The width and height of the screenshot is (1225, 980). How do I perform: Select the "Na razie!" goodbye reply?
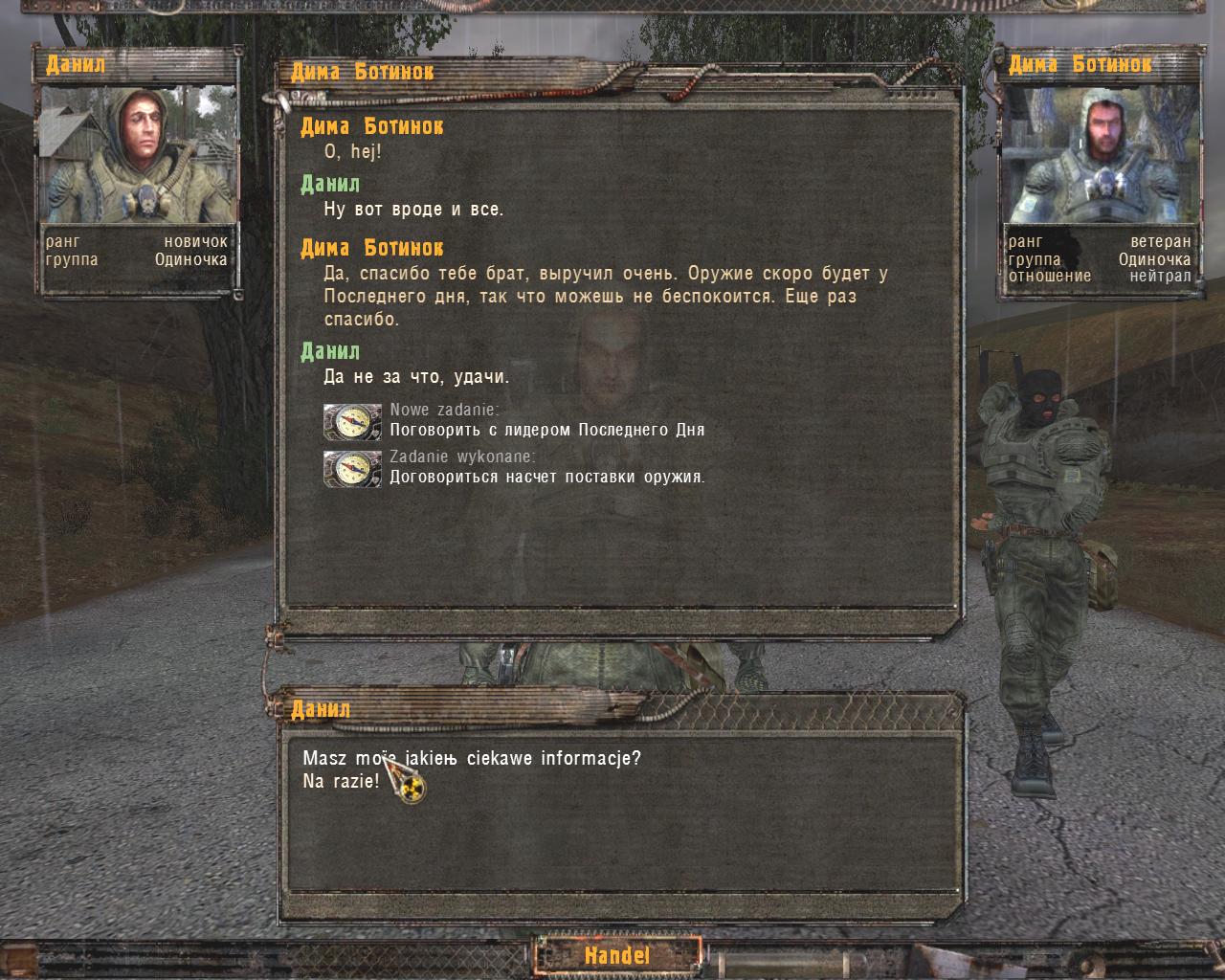point(341,781)
